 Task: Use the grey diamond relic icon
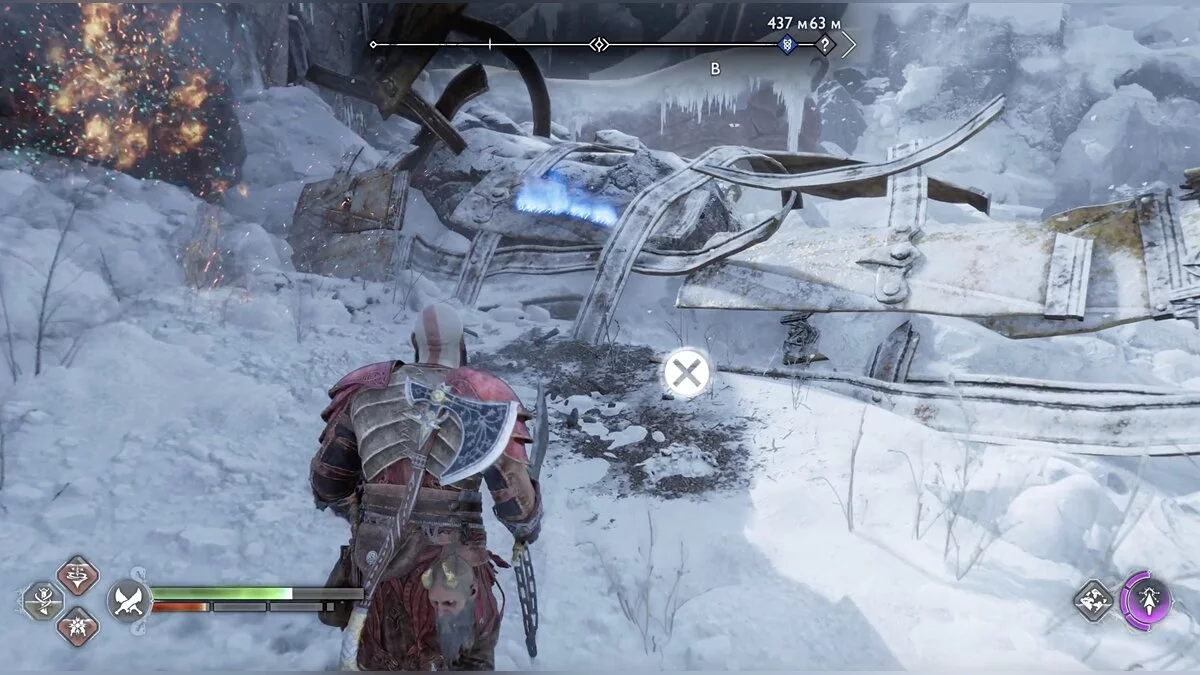click(1093, 600)
